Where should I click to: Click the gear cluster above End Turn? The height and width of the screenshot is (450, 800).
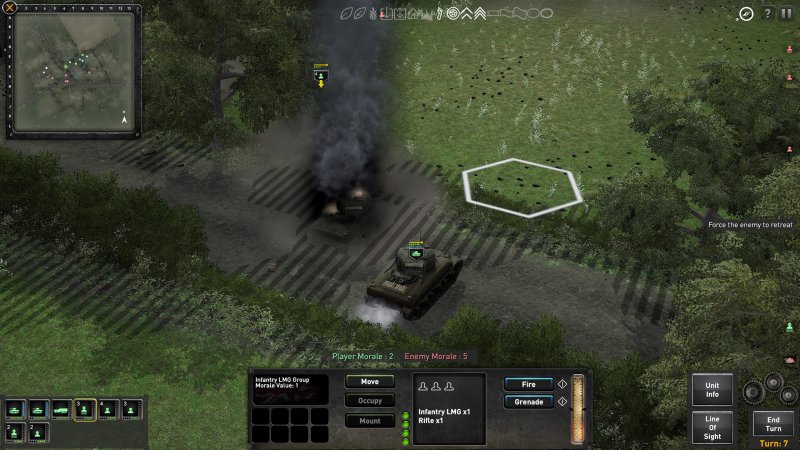pyautogui.click(x=771, y=386)
